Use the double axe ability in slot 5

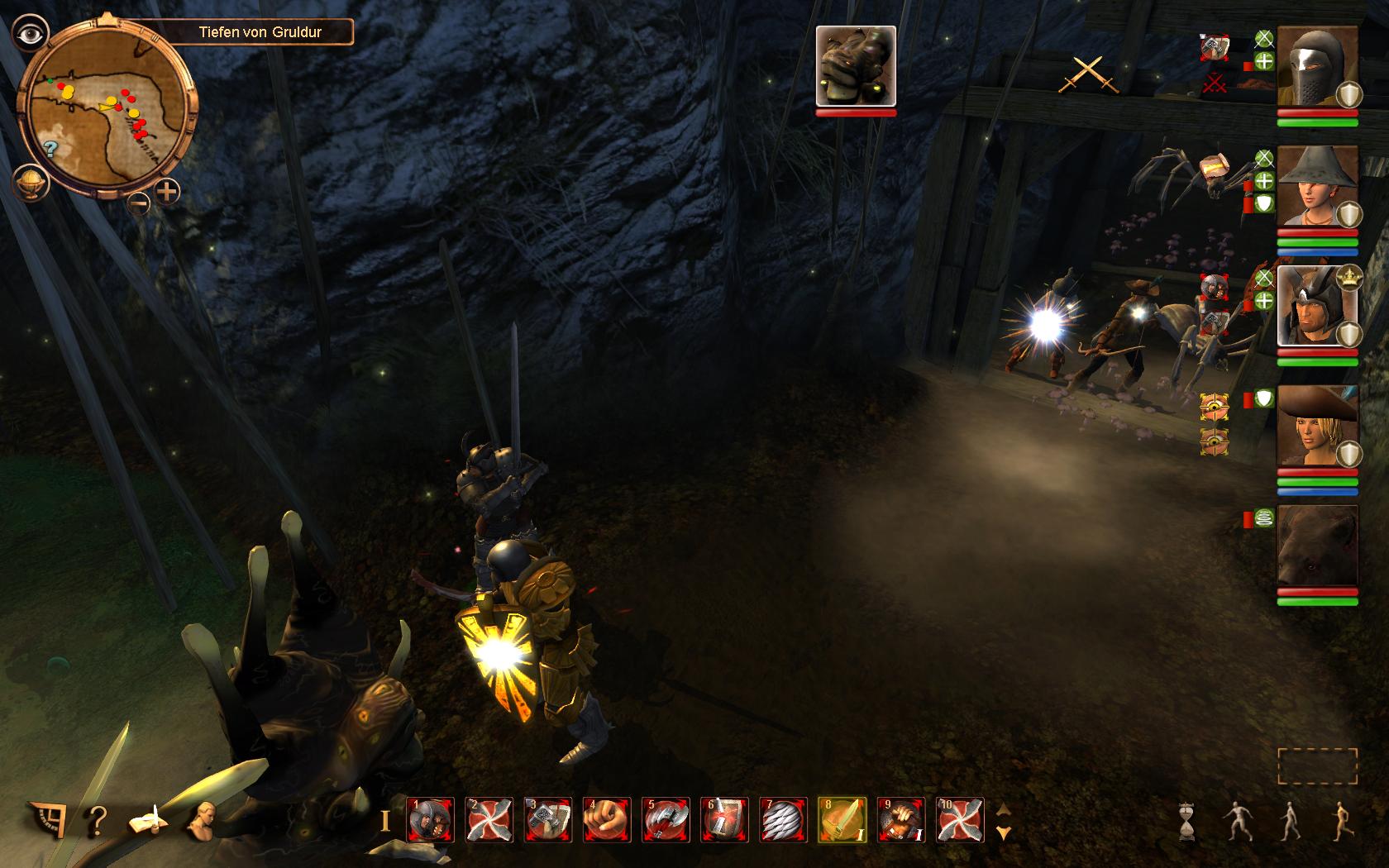(666, 820)
